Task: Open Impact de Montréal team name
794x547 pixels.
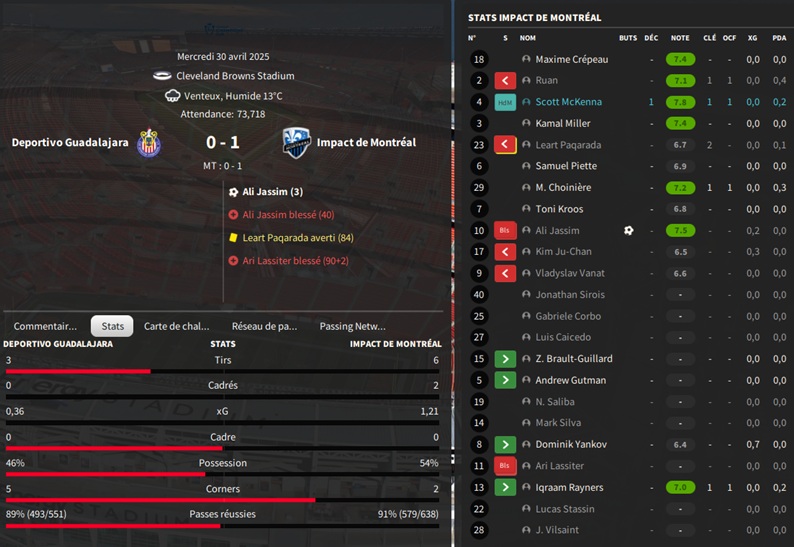Action: 366,143
